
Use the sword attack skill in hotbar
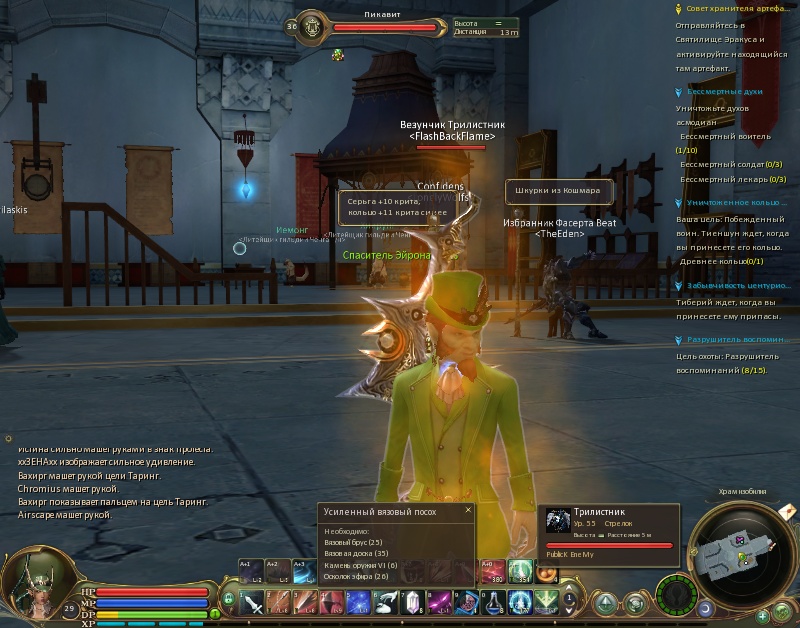pyautogui.click(x=253, y=602)
